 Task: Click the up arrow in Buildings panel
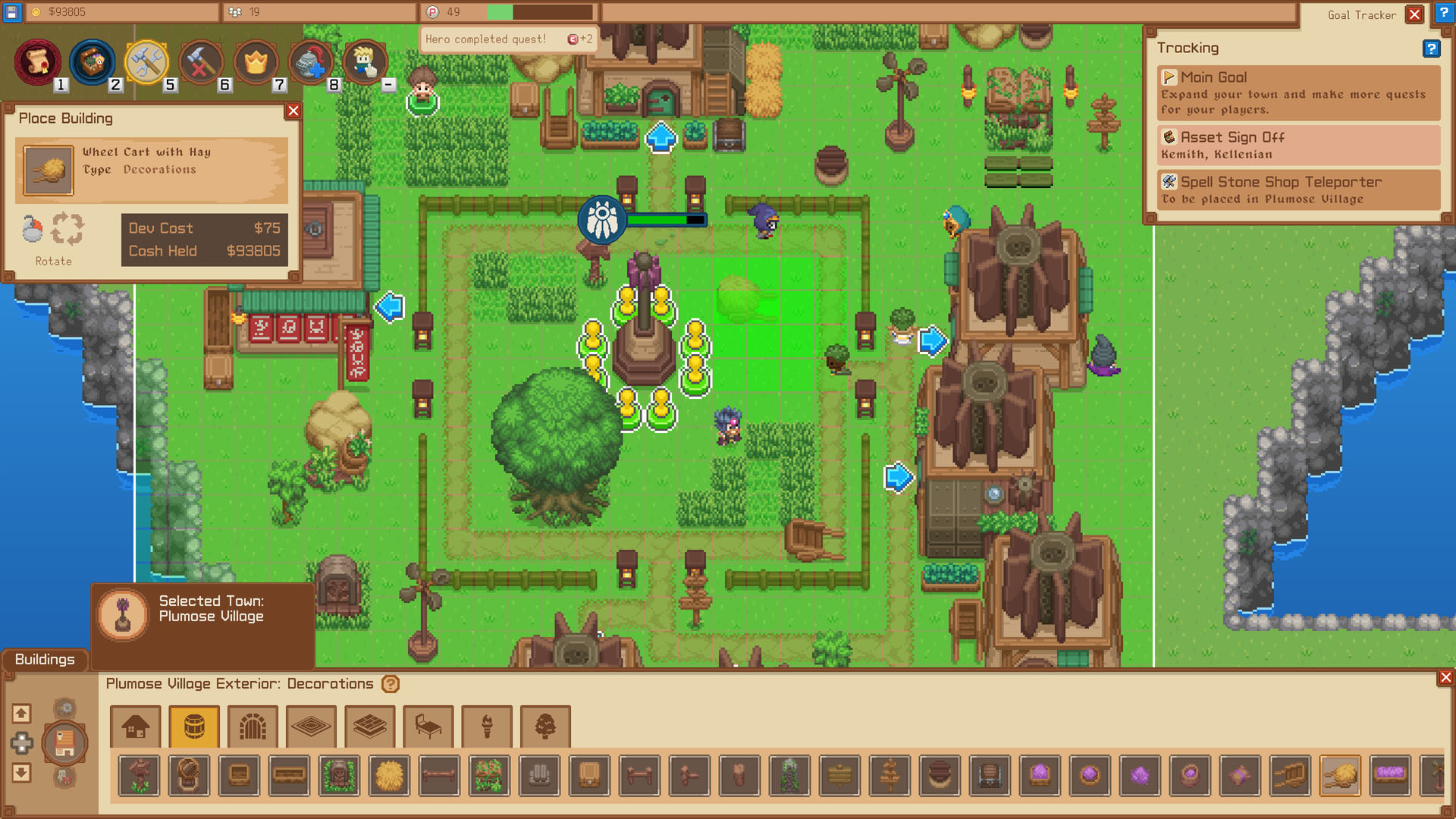click(21, 714)
